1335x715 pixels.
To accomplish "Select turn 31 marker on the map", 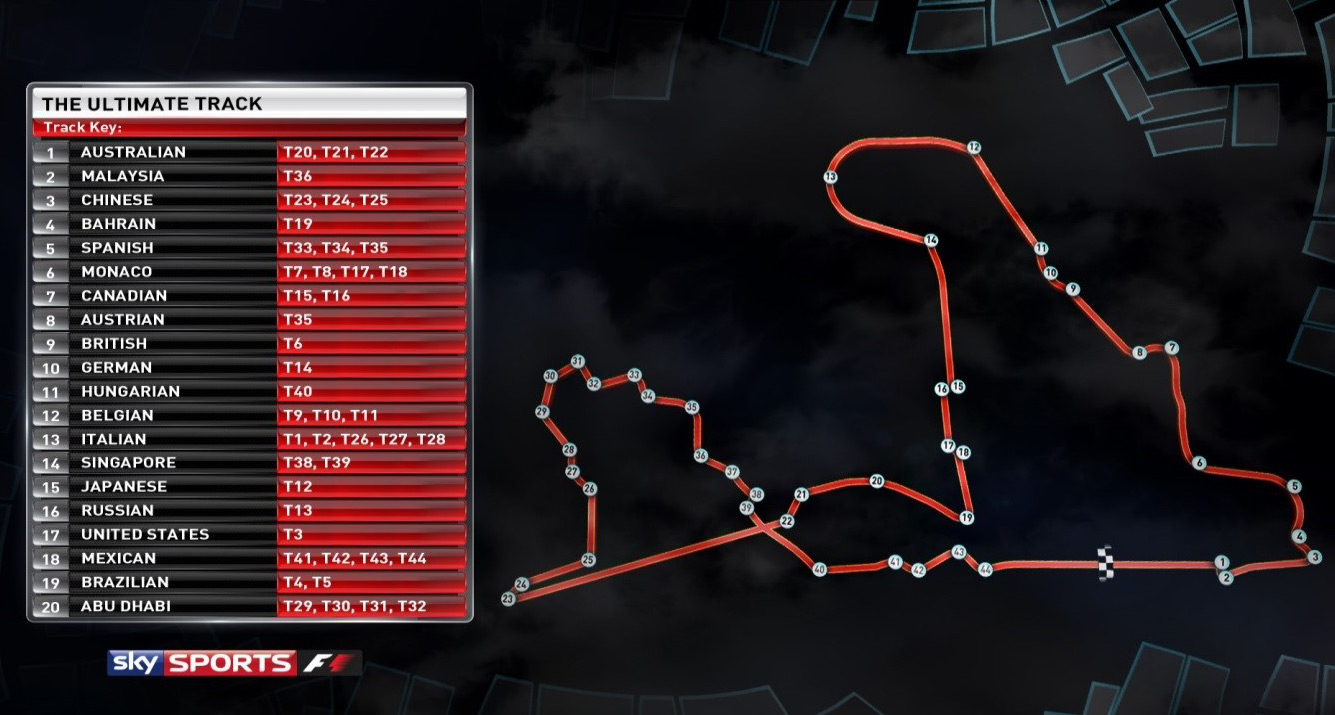I will (577, 361).
